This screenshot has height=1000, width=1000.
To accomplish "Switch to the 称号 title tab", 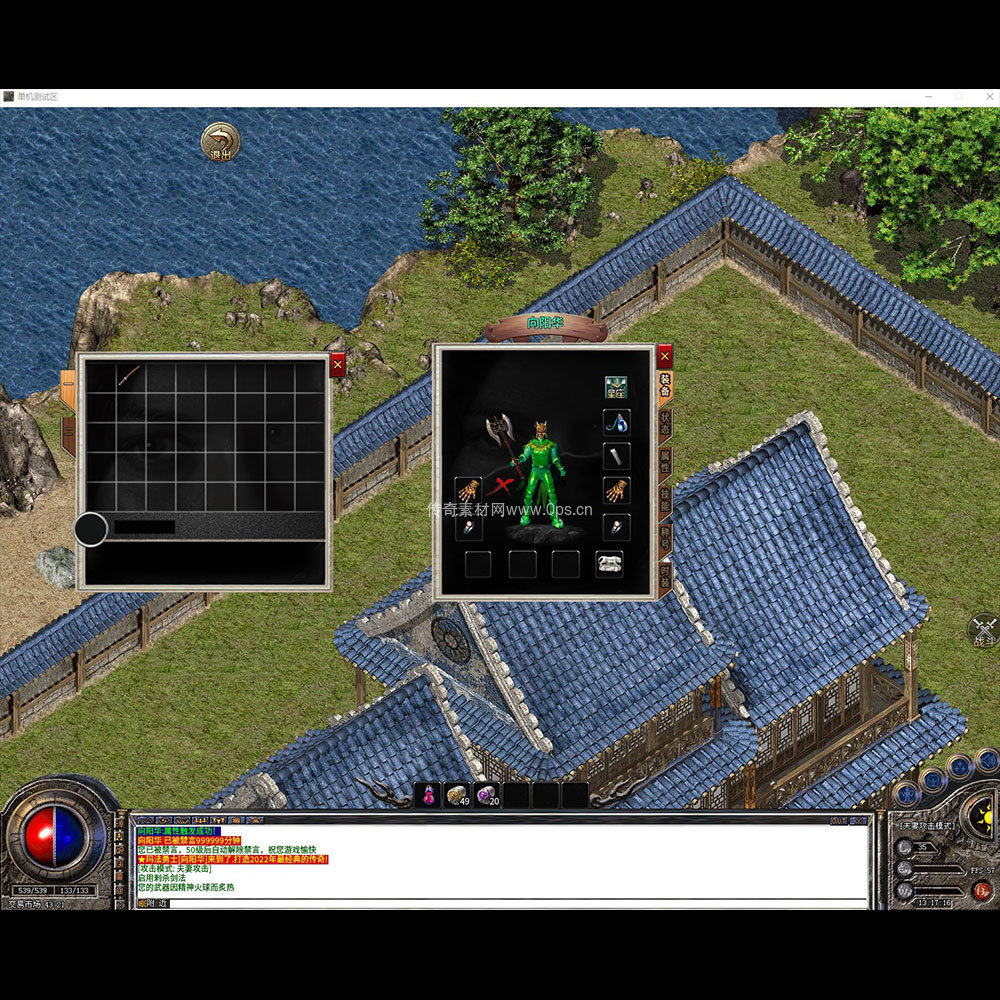I will click(x=666, y=538).
